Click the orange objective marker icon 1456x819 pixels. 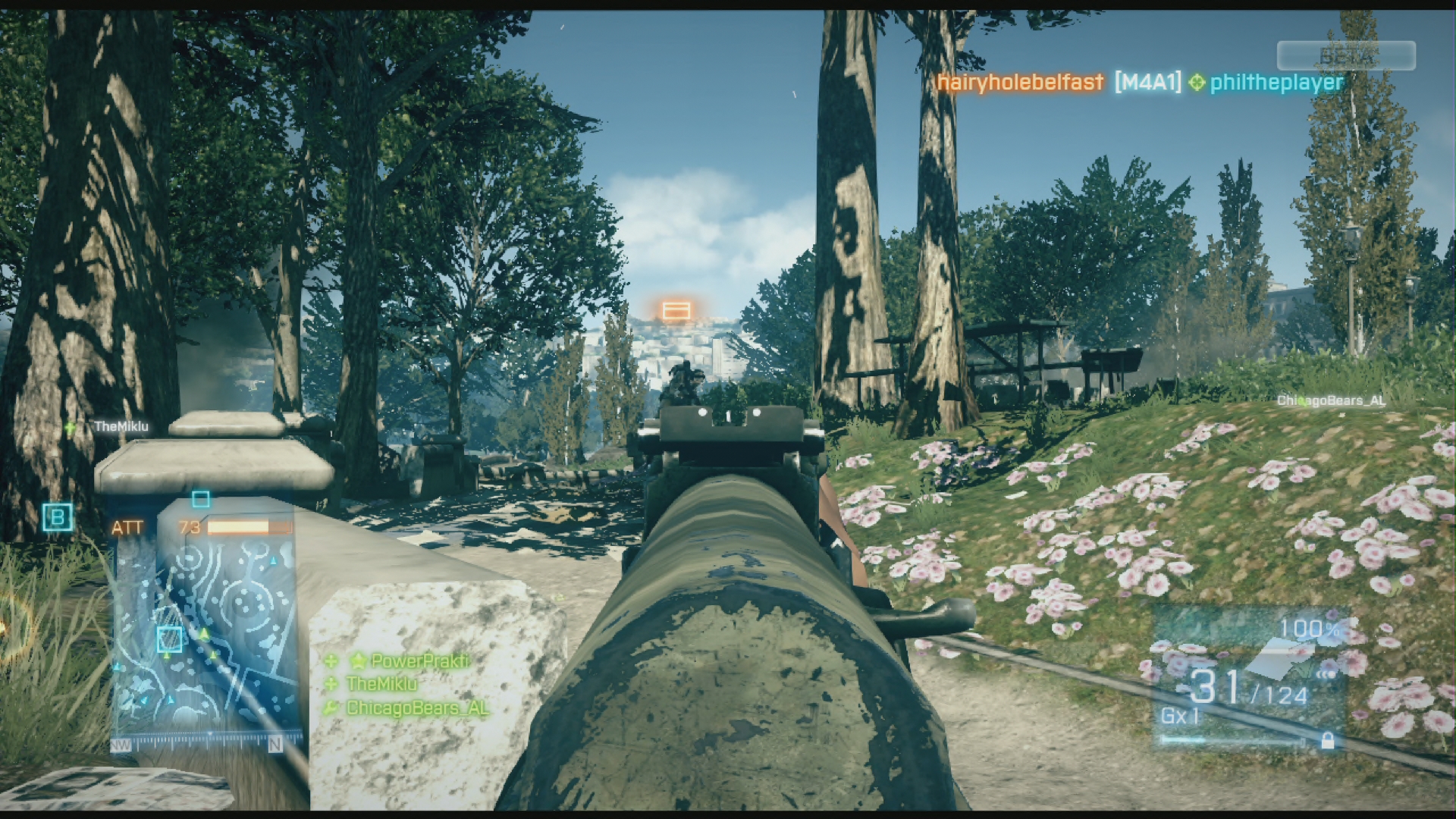point(676,311)
